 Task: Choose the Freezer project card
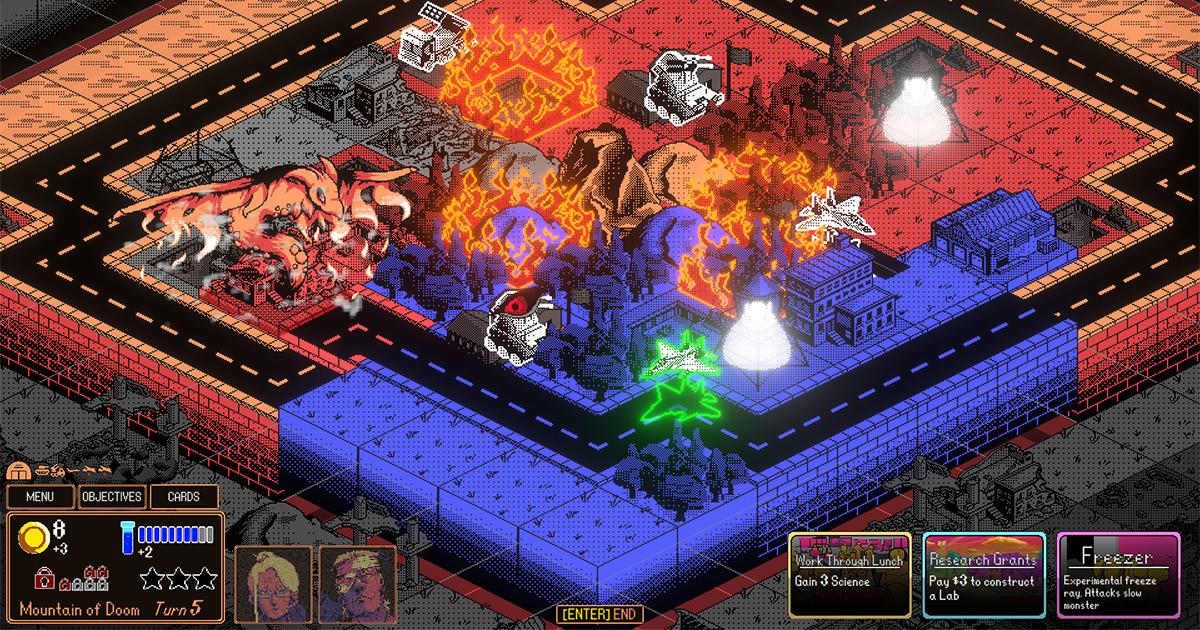point(1120,573)
